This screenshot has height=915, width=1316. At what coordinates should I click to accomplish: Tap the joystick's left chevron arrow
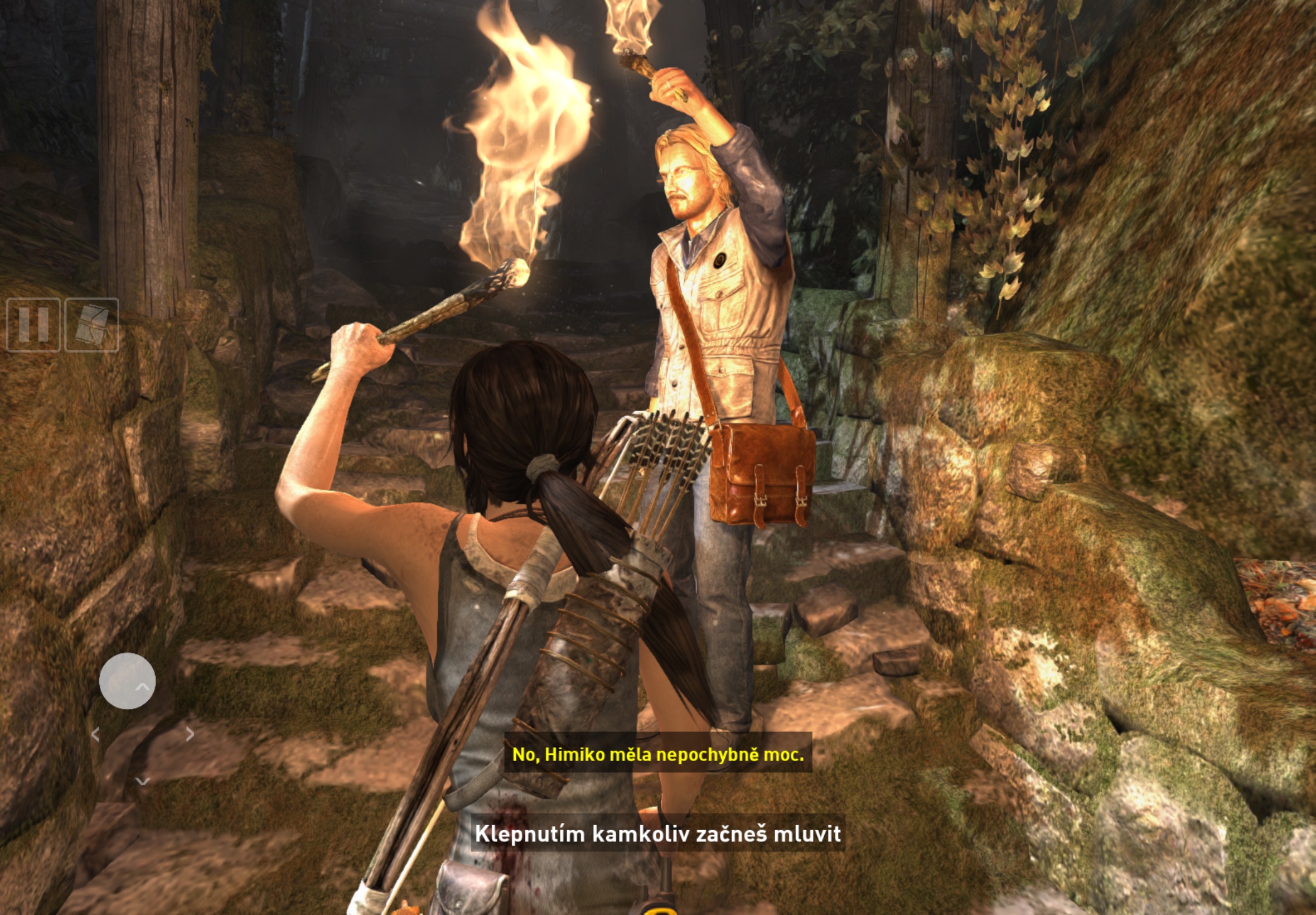tap(96, 734)
